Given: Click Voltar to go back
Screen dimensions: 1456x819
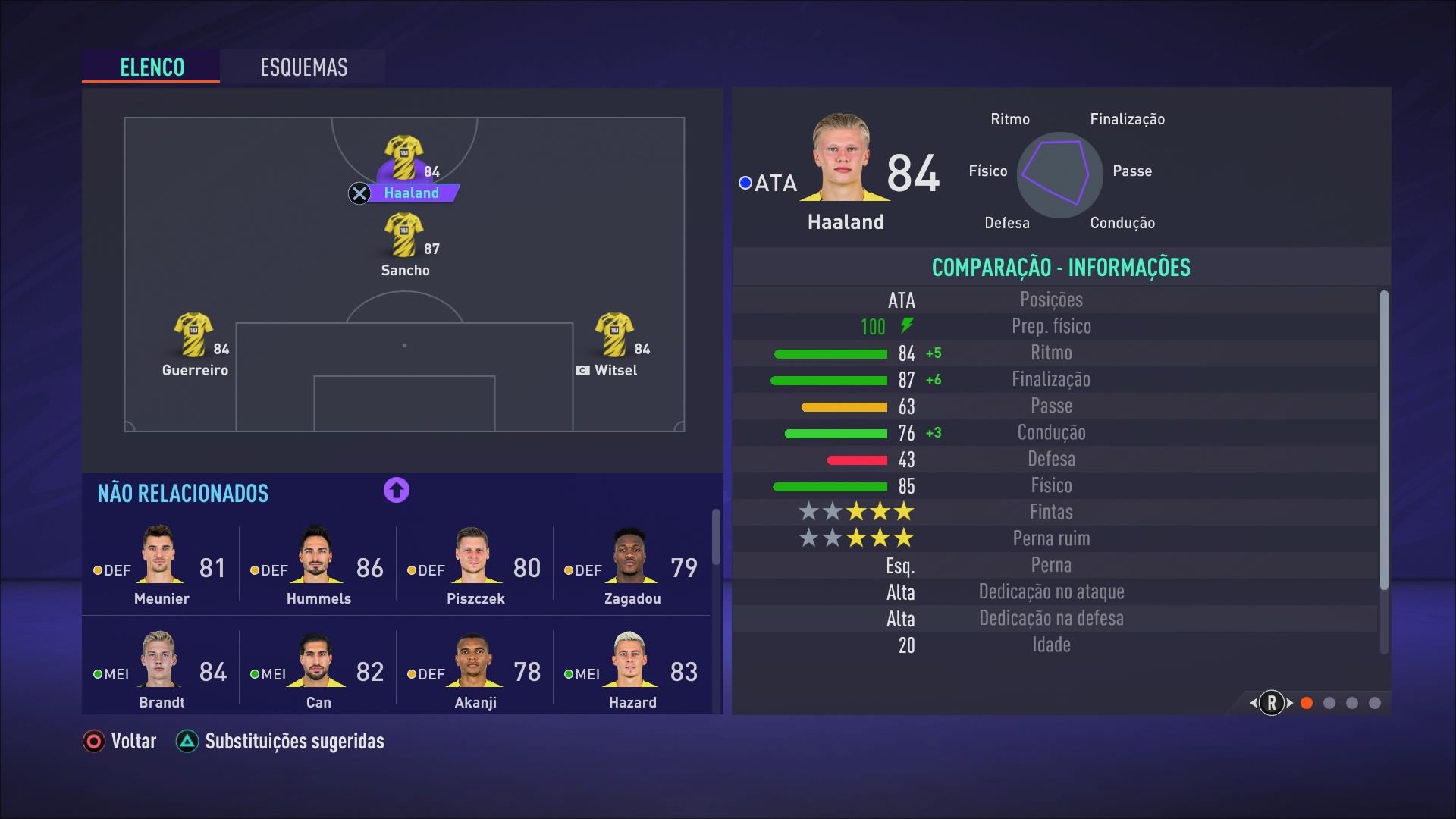Looking at the screenshot, I should coord(118,741).
